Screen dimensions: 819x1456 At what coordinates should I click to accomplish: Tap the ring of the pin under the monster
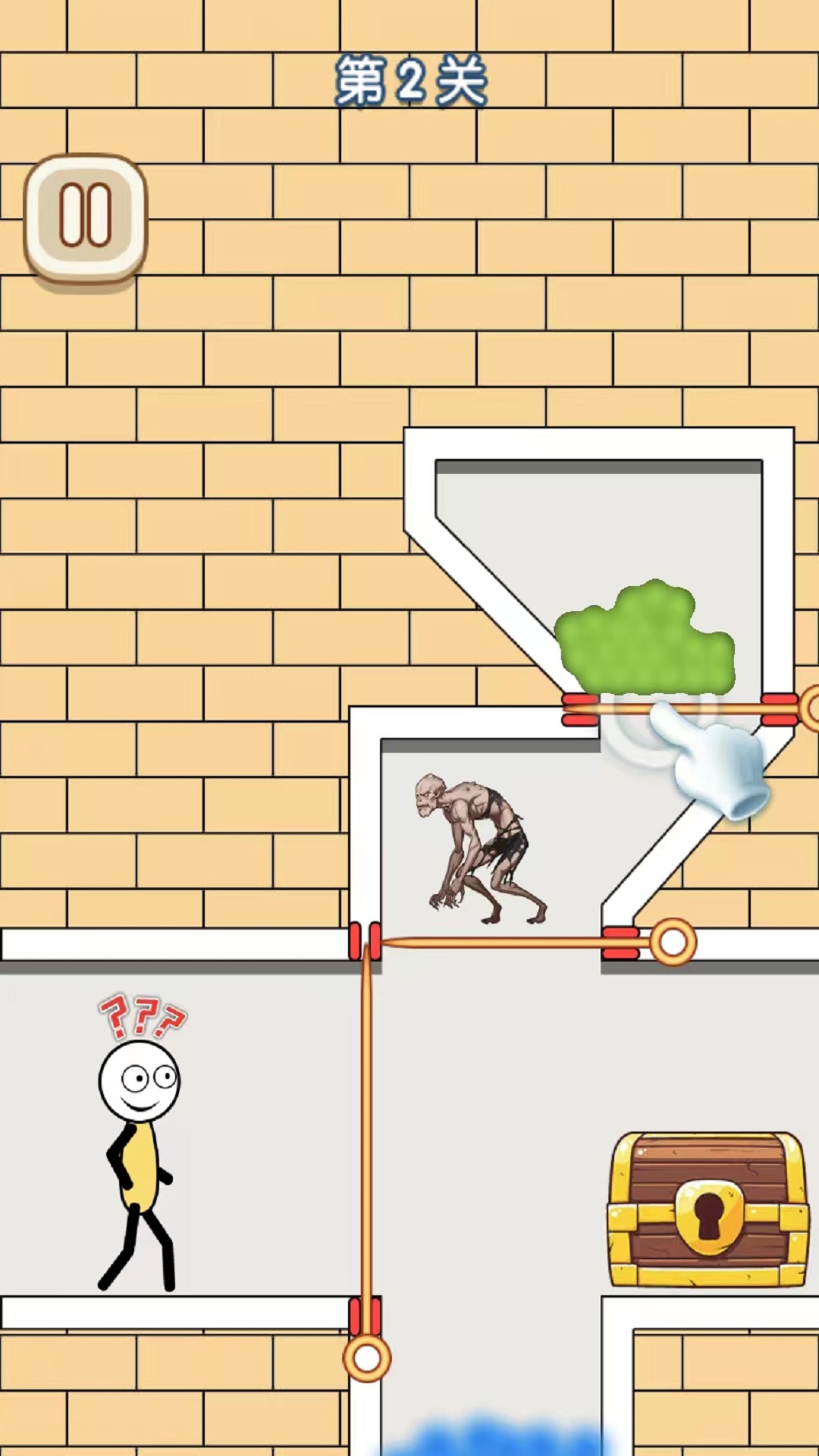673,943
